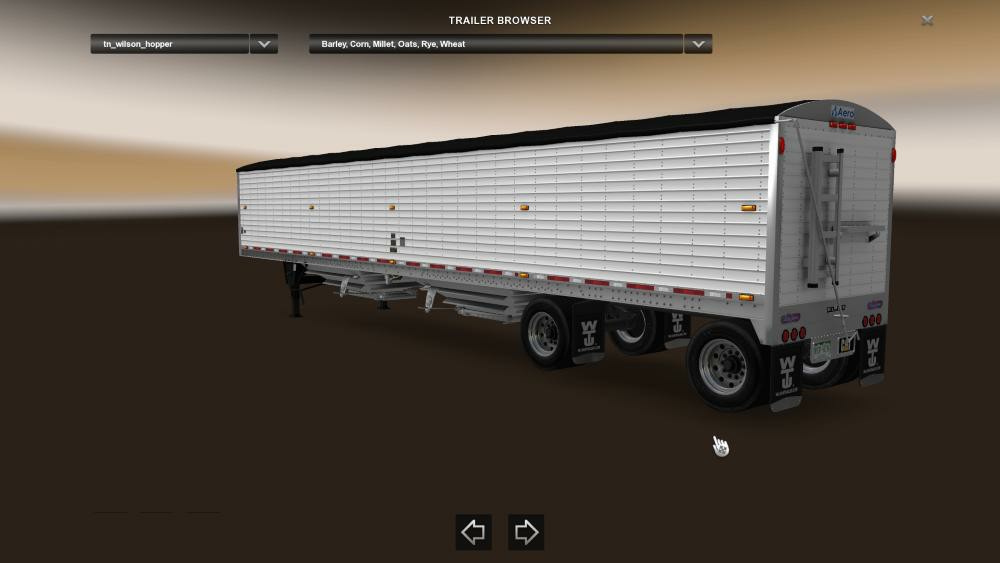Viewport: 1000px width, 563px height.
Task: Show the next trailer with right arrow
Action: pyautogui.click(x=526, y=532)
